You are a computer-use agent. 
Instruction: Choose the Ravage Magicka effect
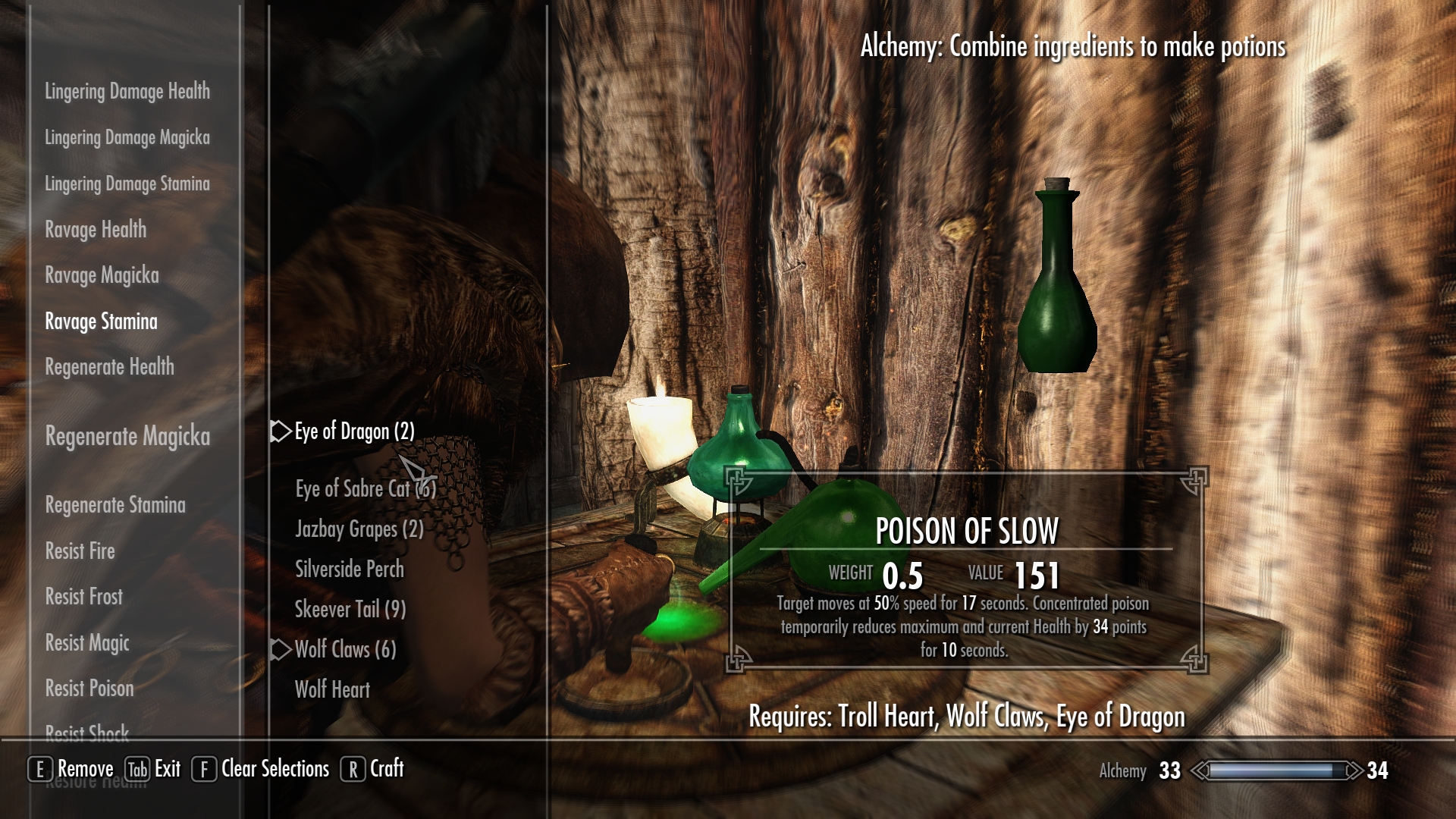pos(102,276)
